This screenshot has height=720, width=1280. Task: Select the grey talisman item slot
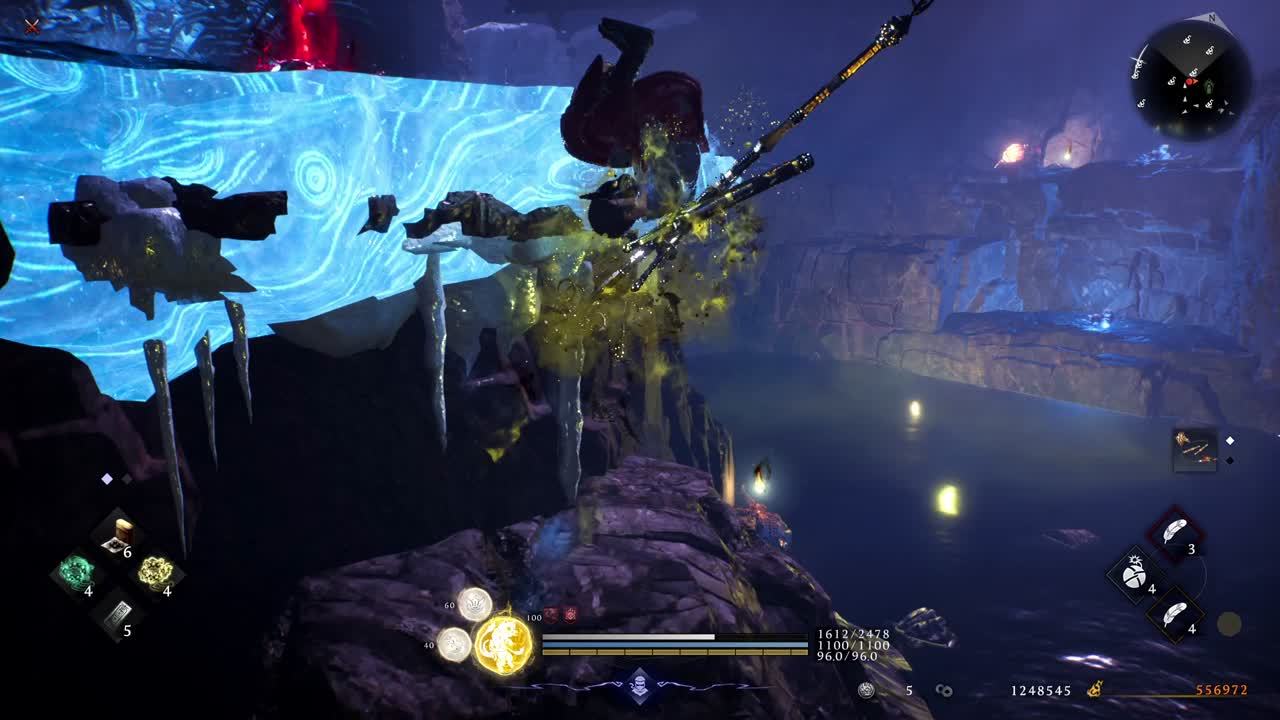[x=116, y=614]
